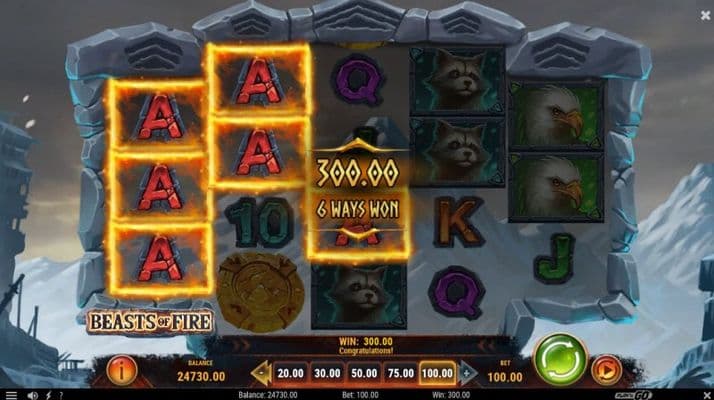Pick the 75.00 bet value
This screenshot has height=400, width=714.
400,373
